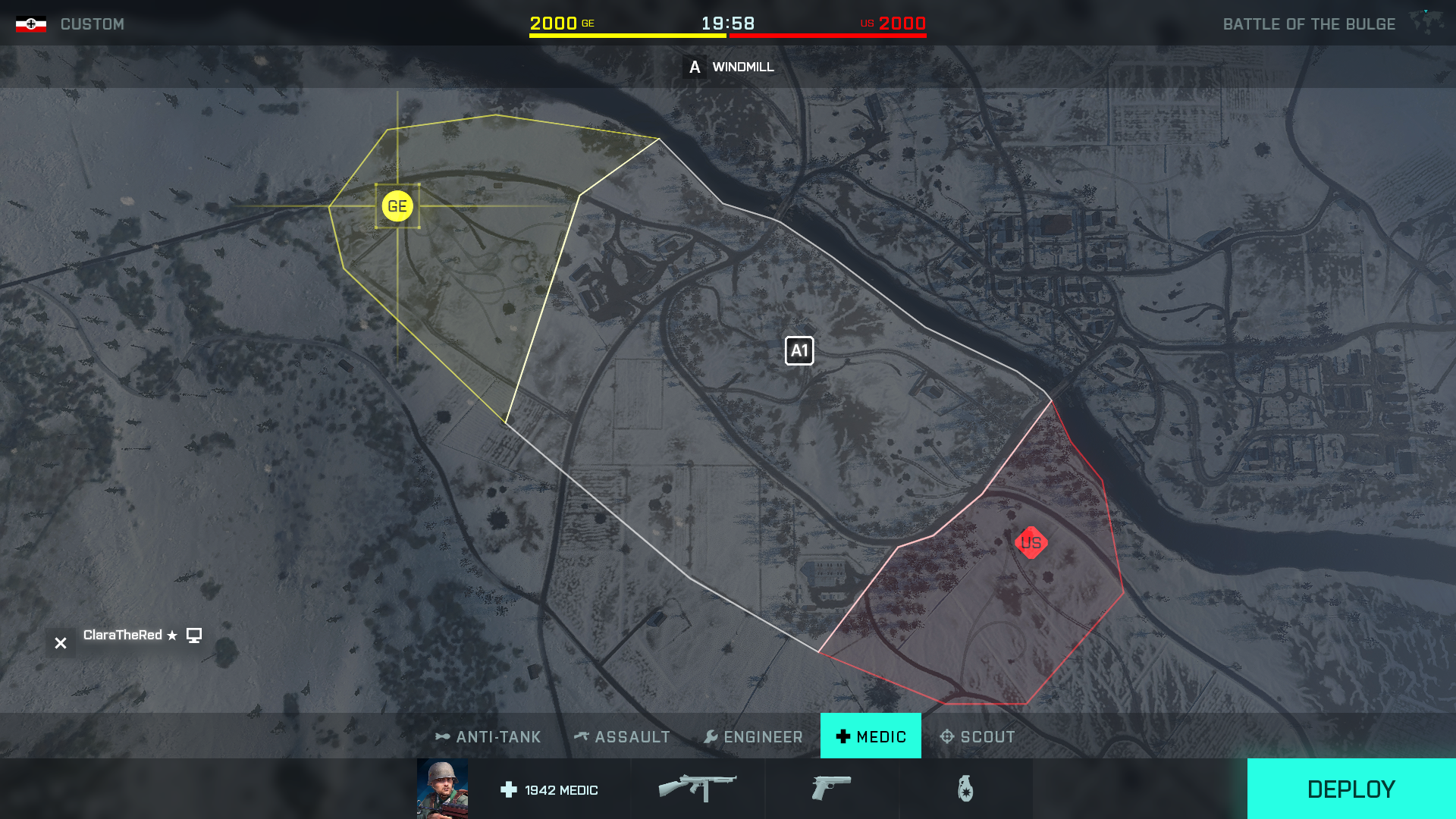Screen dimensions: 1456x819
Task: Switch to the Assault class tab
Action: click(623, 736)
